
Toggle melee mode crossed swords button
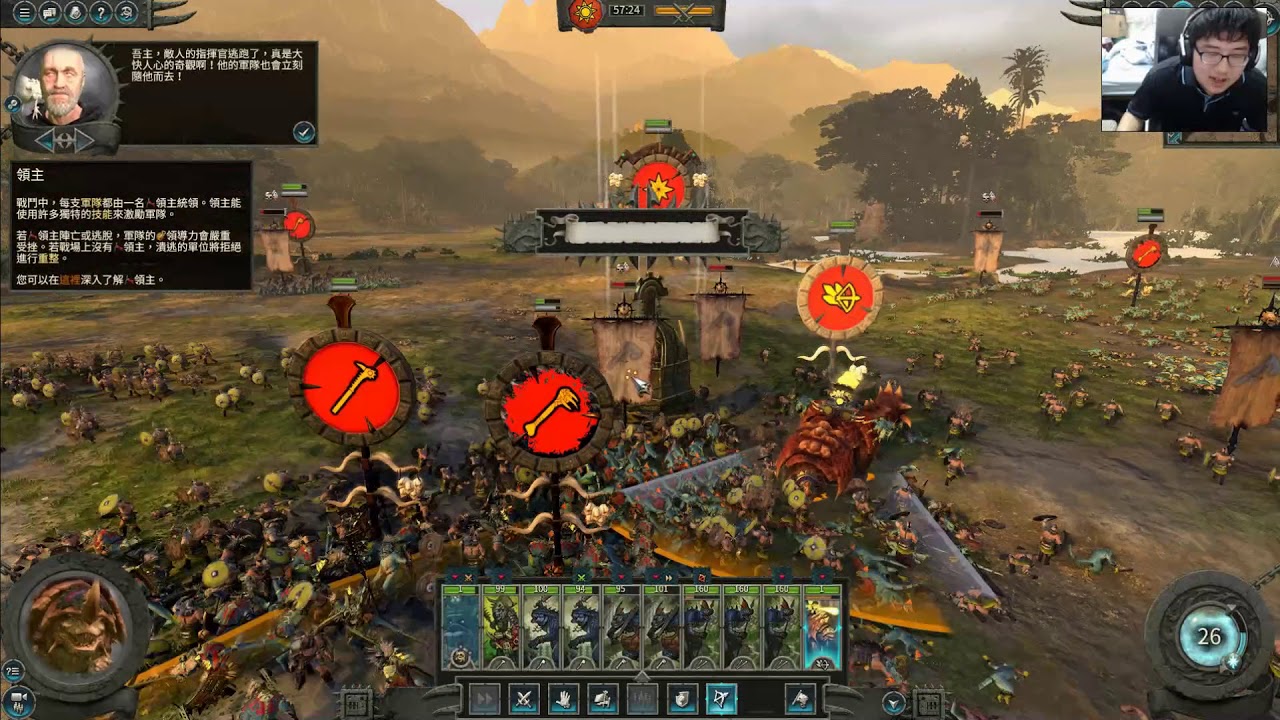pos(523,699)
